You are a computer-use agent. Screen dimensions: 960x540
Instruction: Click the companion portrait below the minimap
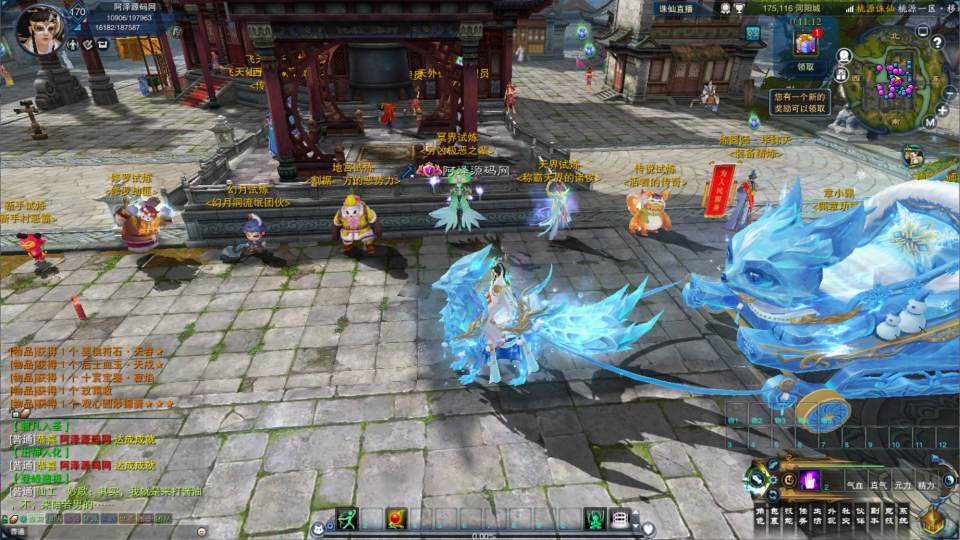click(912, 155)
